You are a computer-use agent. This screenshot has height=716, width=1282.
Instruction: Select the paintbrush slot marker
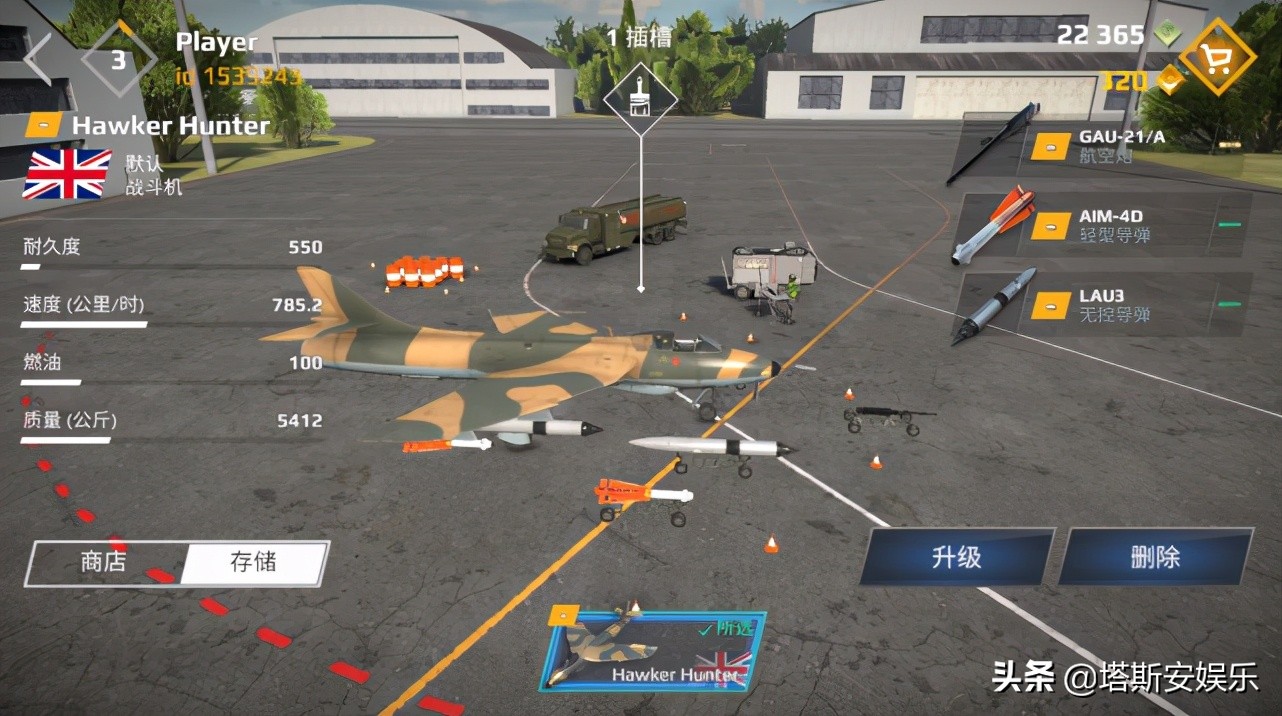coord(640,98)
